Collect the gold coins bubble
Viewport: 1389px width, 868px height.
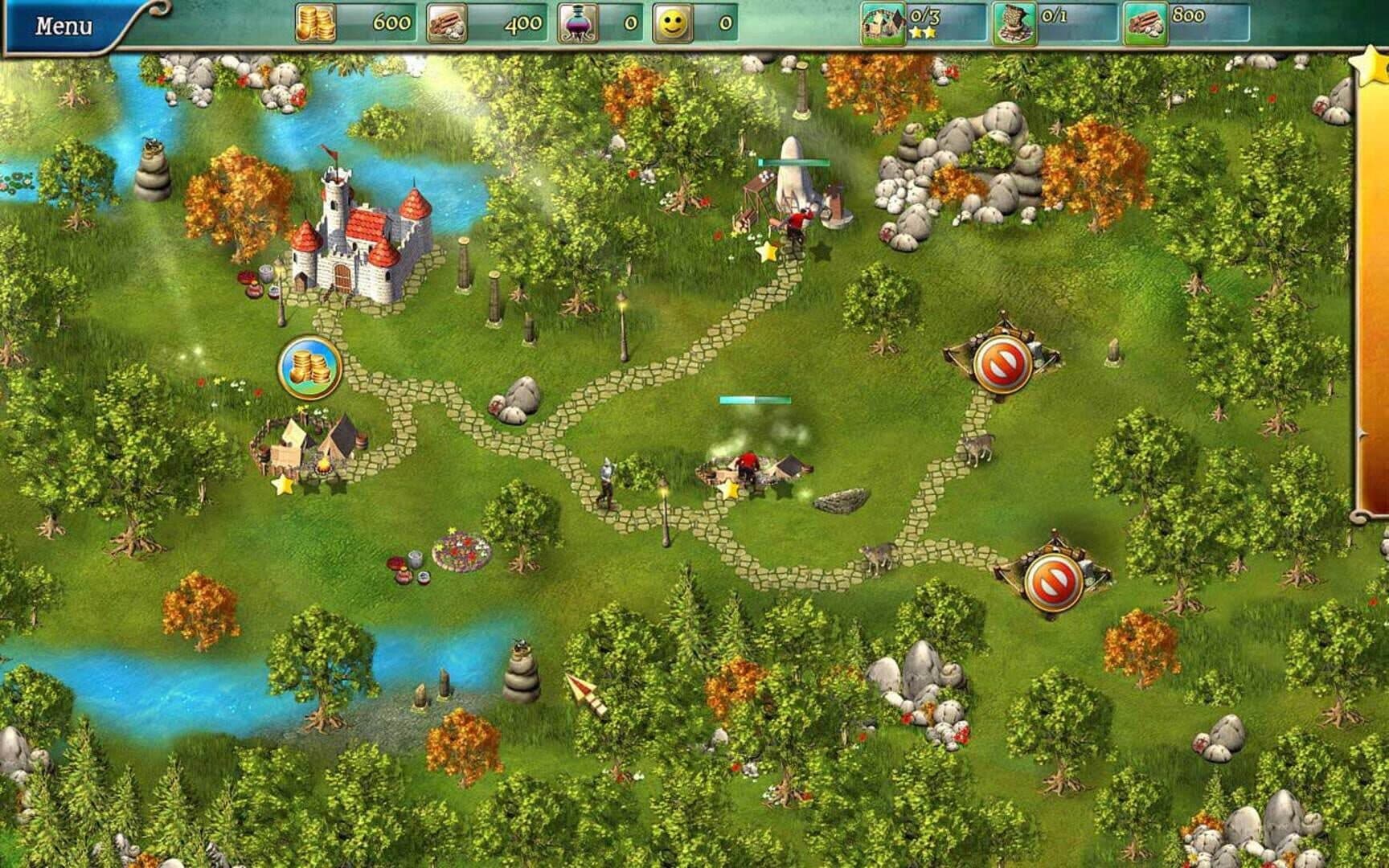(309, 367)
